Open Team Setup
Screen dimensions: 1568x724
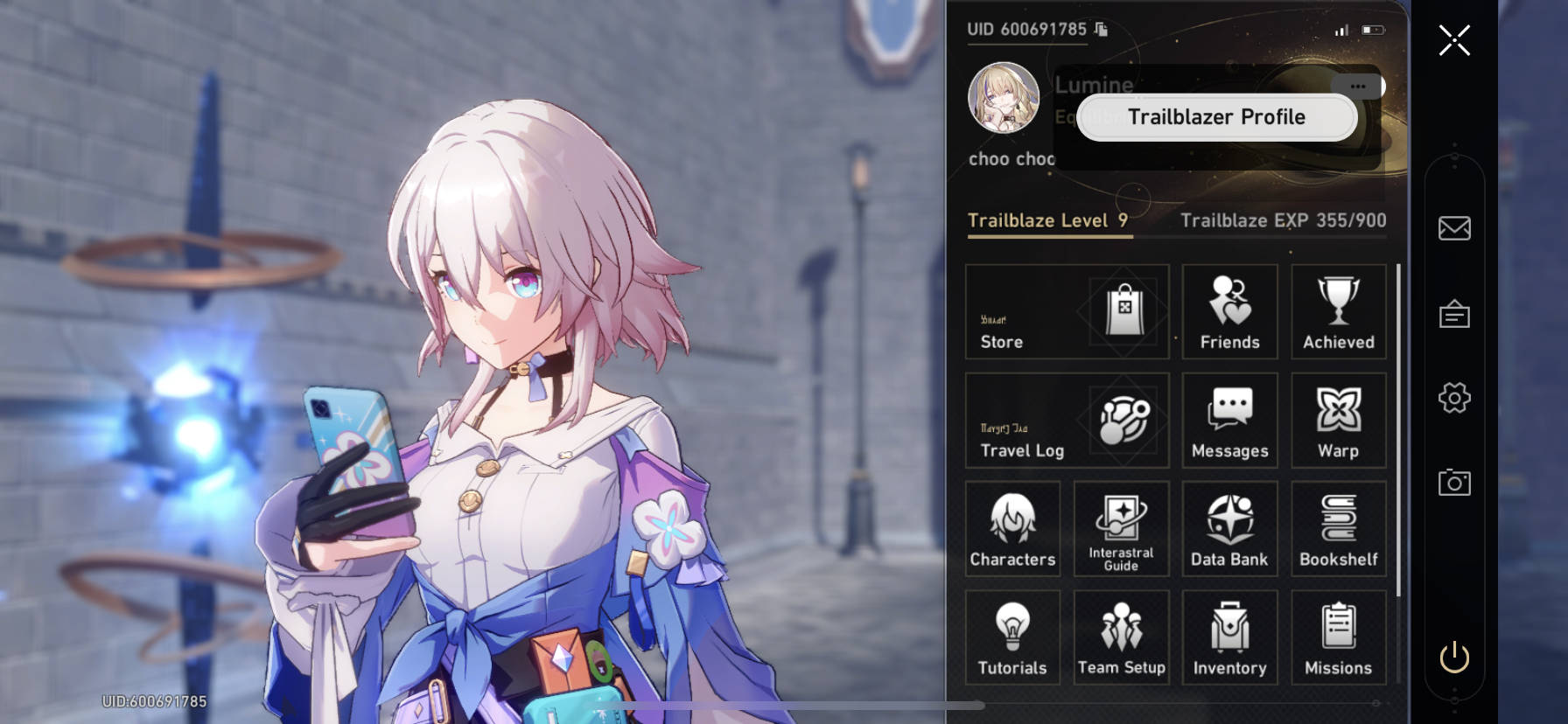pyautogui.click(x=1121, y=637)
